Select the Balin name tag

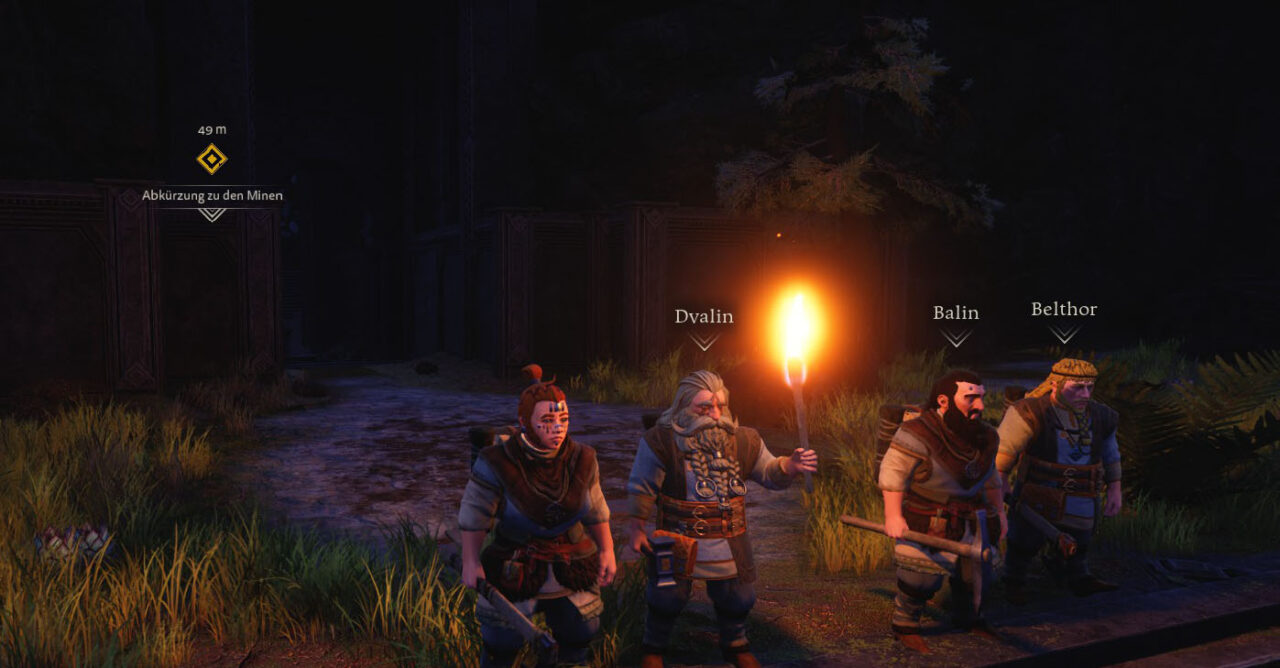click(956, 313)
